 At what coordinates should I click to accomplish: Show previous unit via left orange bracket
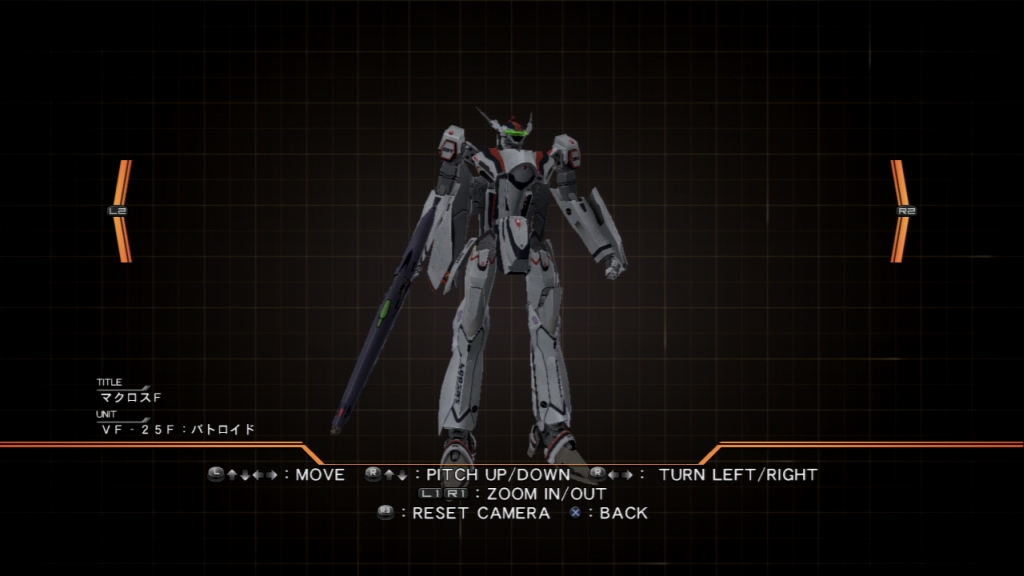[x=122, y=211]
